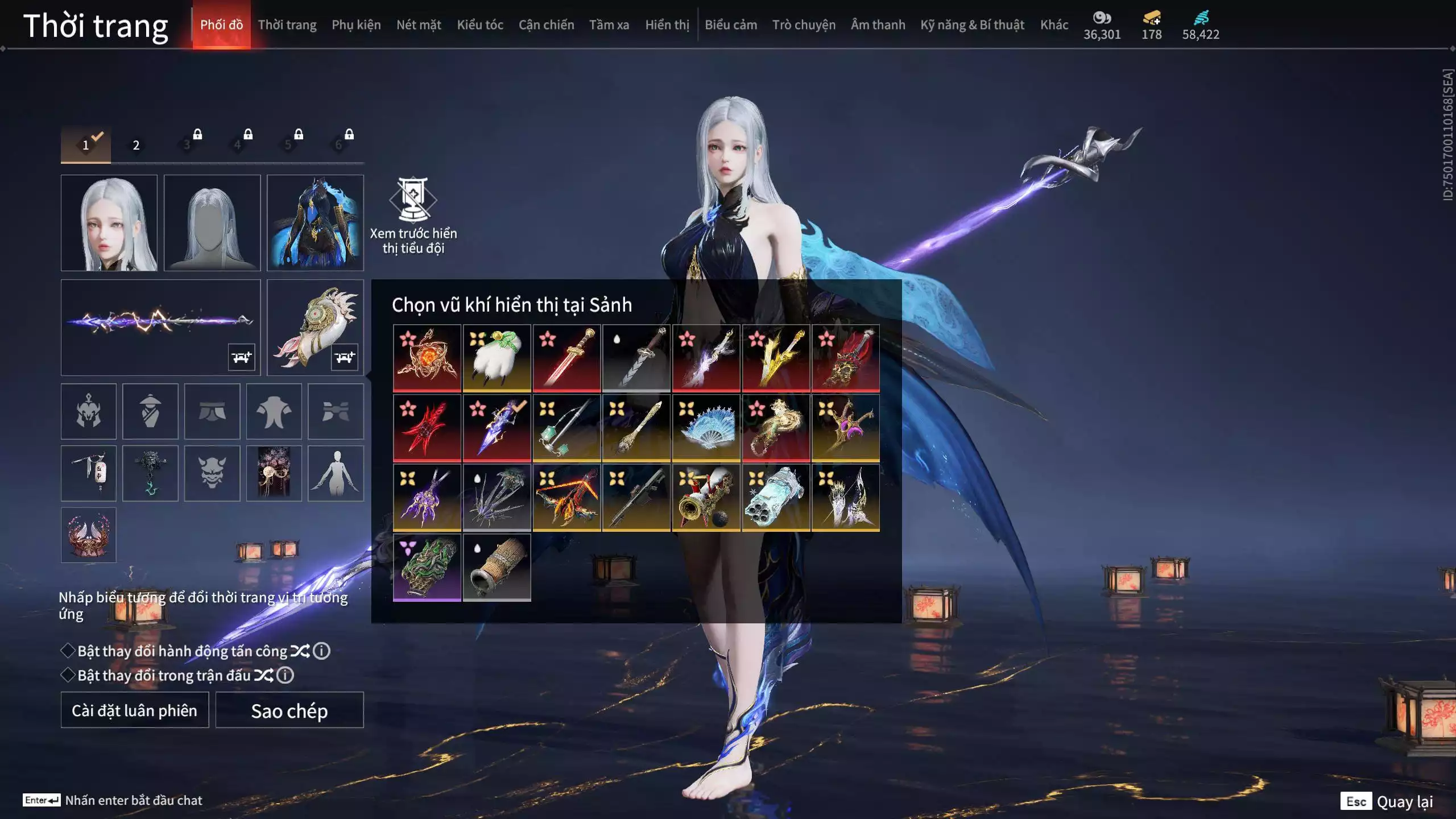Choose the bamboo cannon weapon

497,568
